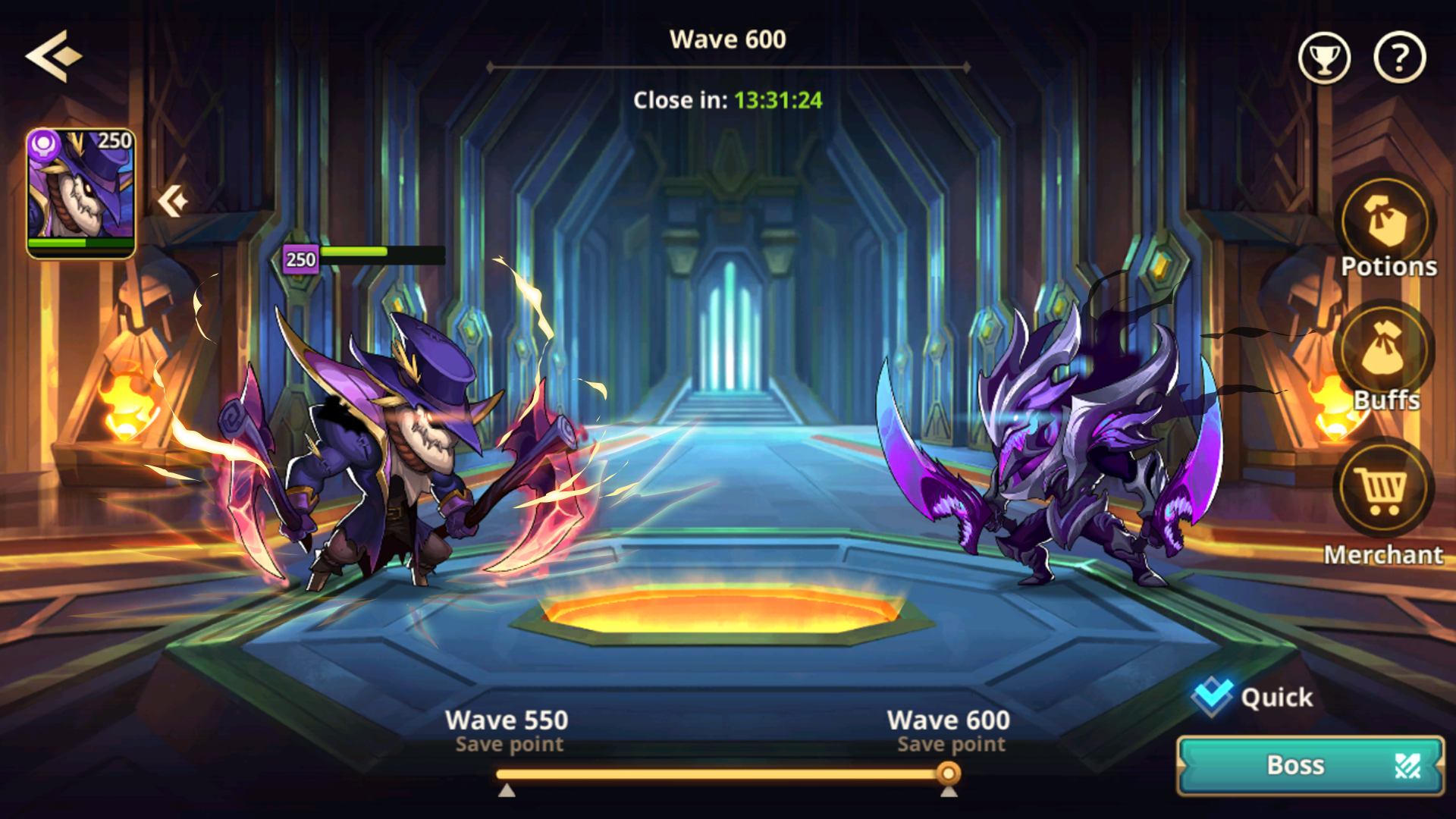Image resolution: width=1456 pixels, height=819 pixels.
Task: Select the level 250 hero portrait
Action: (81, 193)
